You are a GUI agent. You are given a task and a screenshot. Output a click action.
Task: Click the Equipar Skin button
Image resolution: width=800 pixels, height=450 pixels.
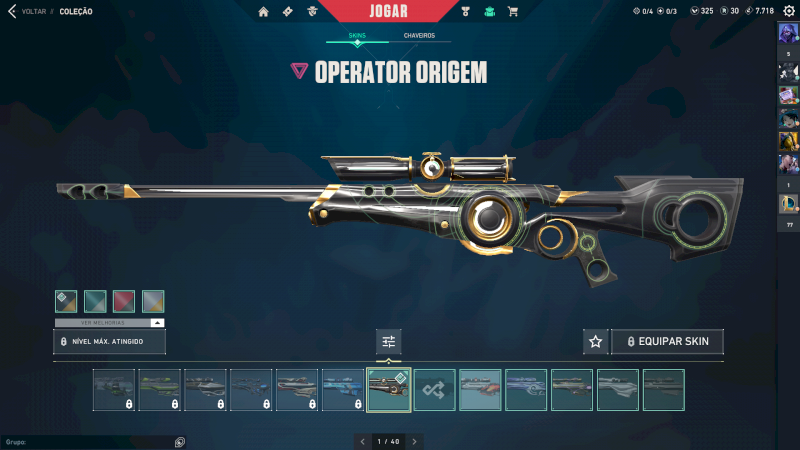667,342
